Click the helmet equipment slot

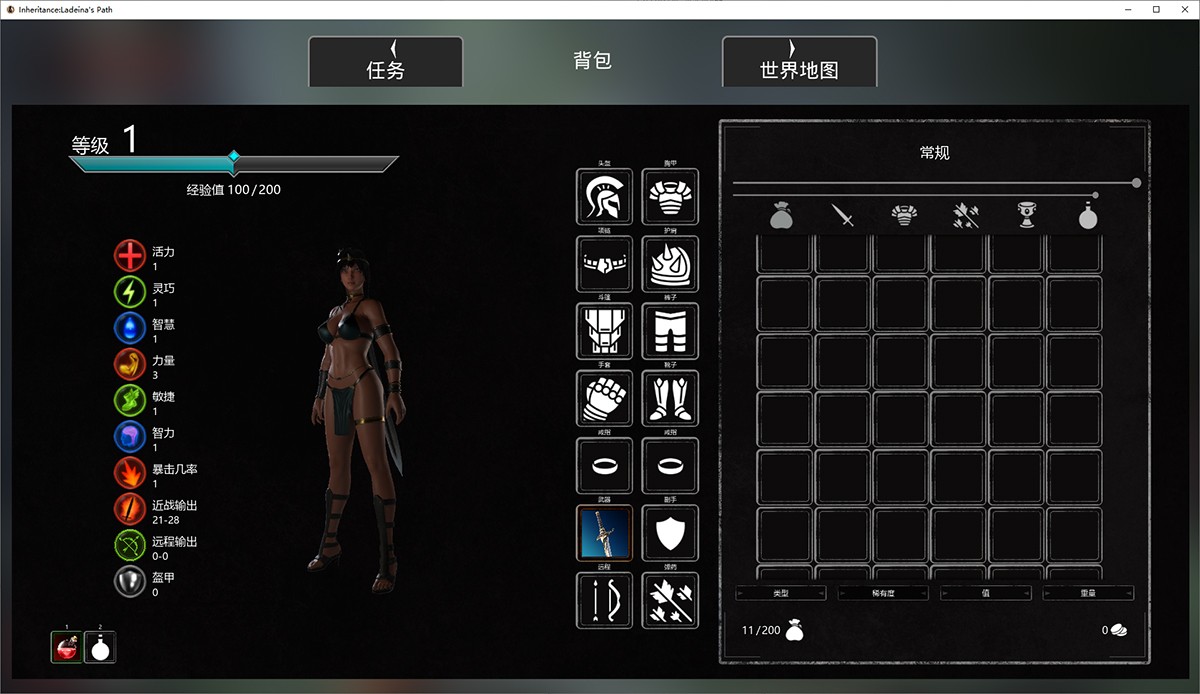click(x=604, y=197)
